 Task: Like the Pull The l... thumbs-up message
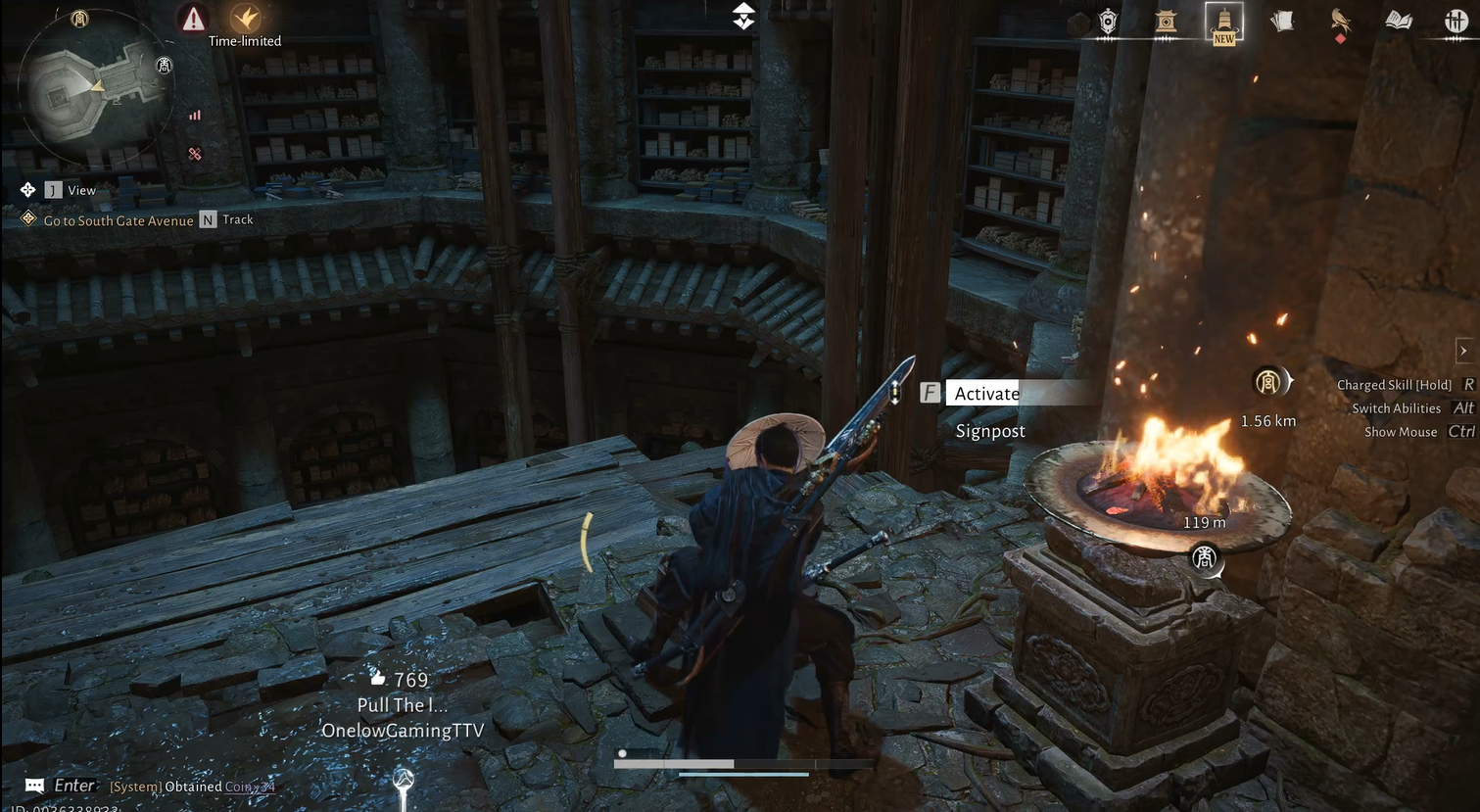tap(378, 678)
